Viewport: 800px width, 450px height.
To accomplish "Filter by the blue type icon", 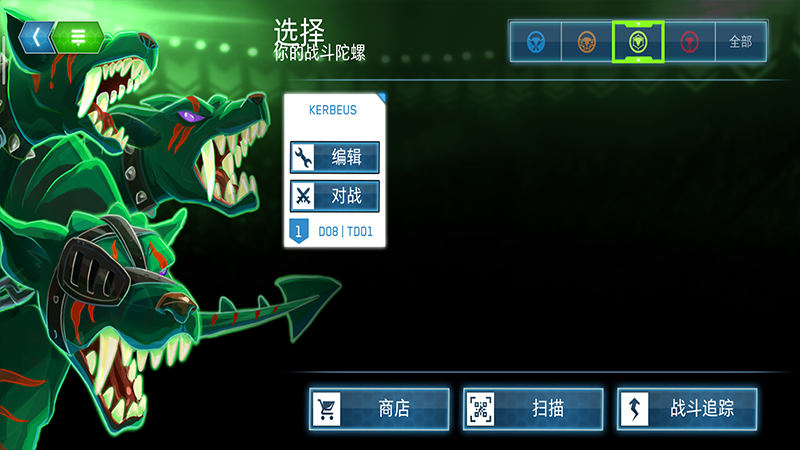I will pos(536,42).
